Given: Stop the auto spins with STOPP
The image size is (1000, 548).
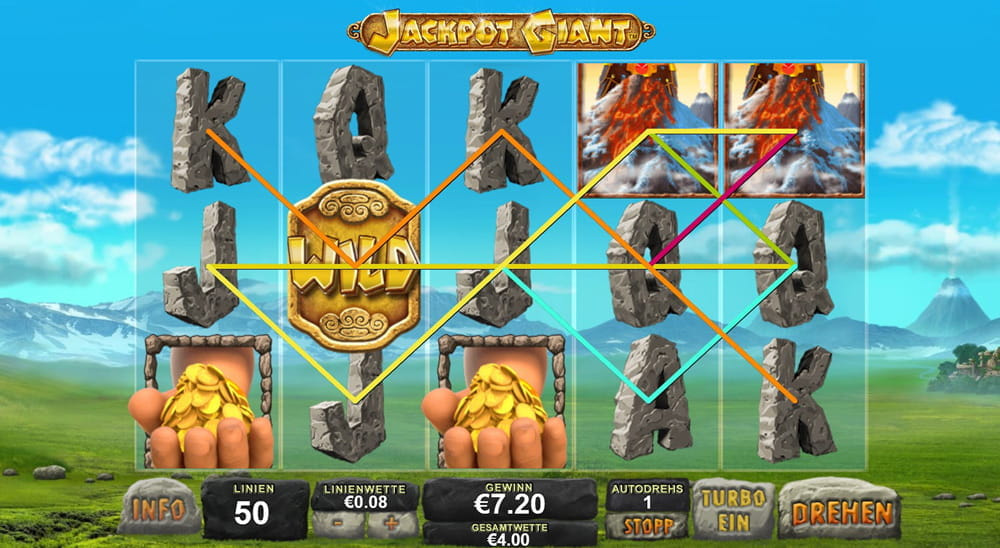Looking at the screenshot, I should coord(645,525).
